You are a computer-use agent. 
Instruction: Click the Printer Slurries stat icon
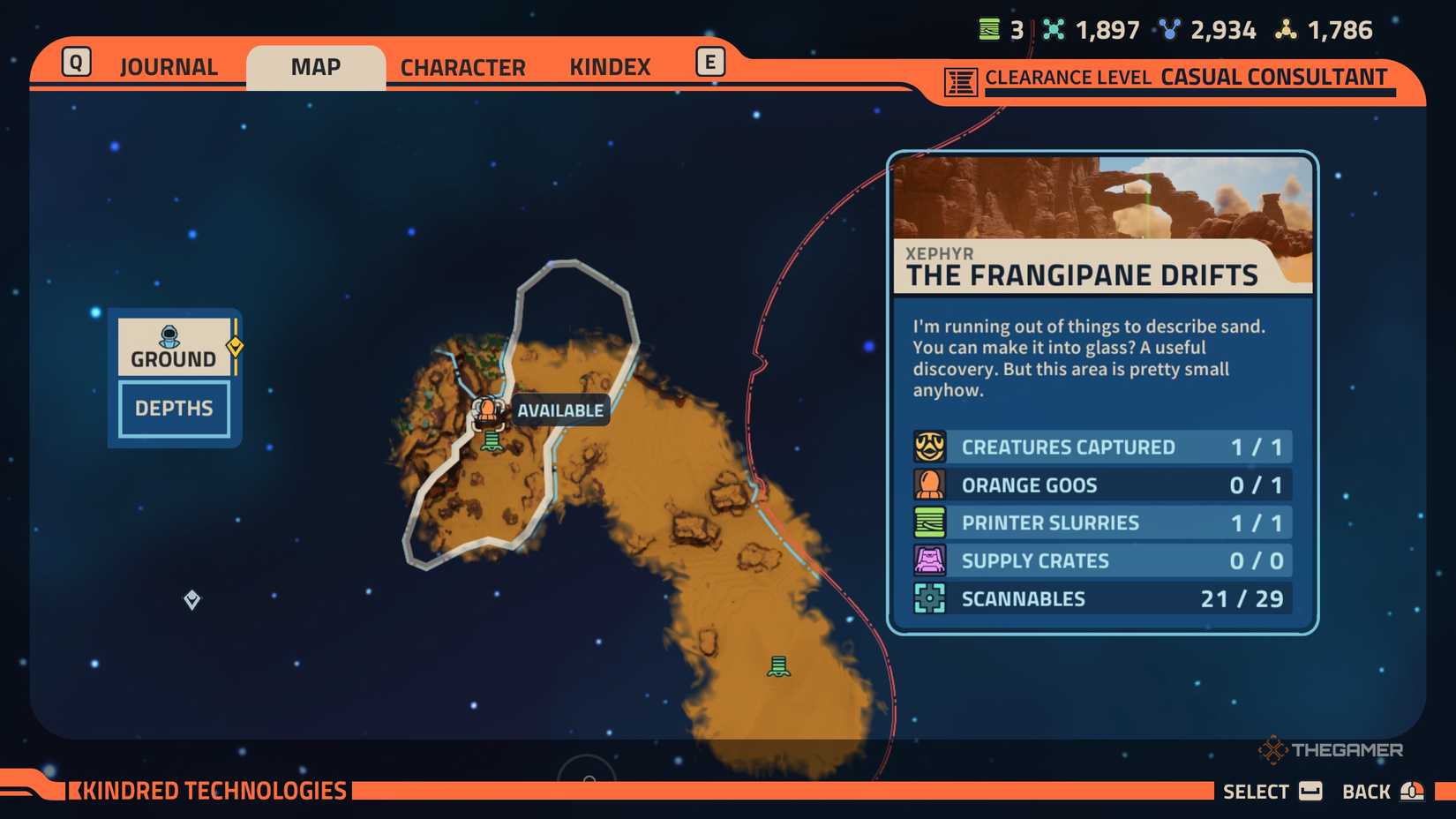click(931, 522)
